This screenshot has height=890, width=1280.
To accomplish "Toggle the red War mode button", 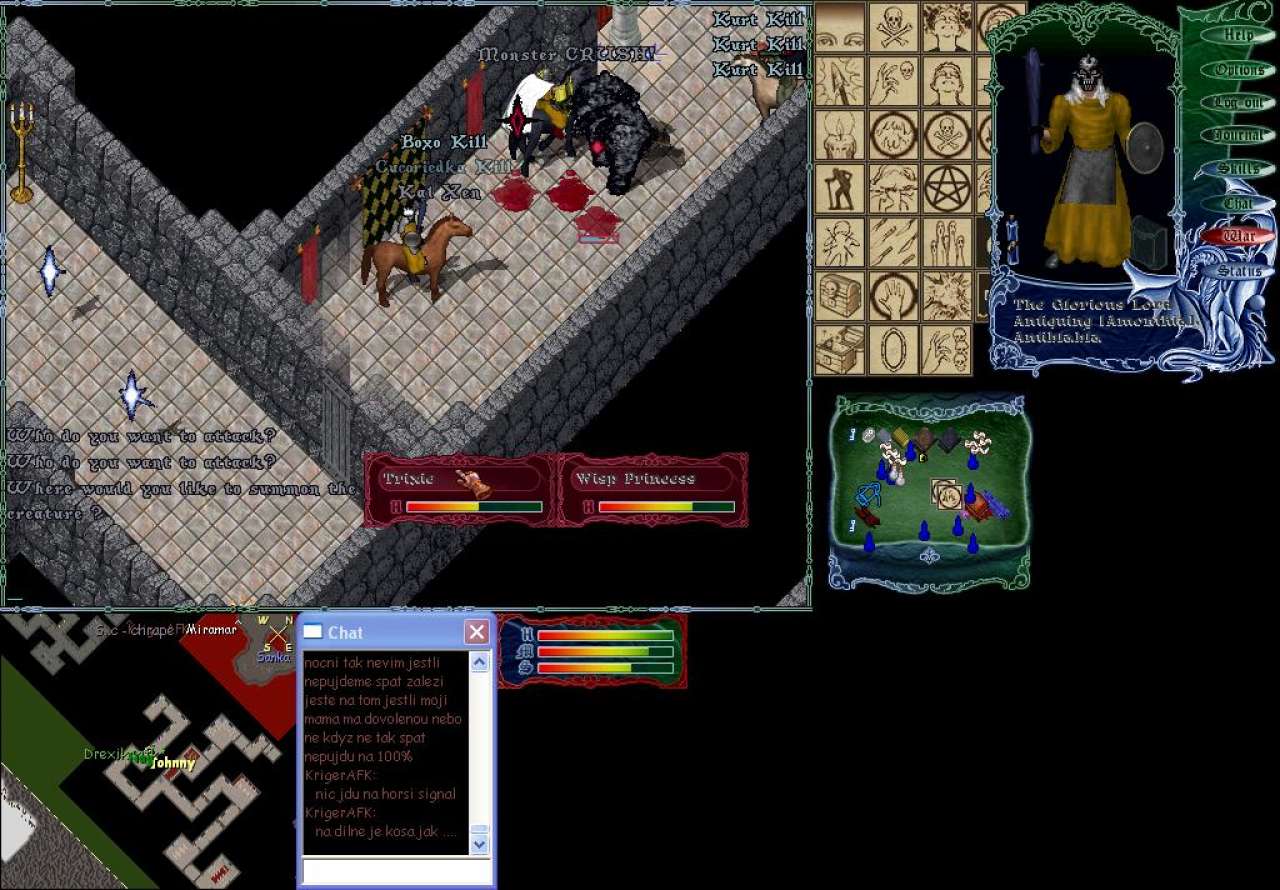I will pyautogui.click(x=1238, y=237).
